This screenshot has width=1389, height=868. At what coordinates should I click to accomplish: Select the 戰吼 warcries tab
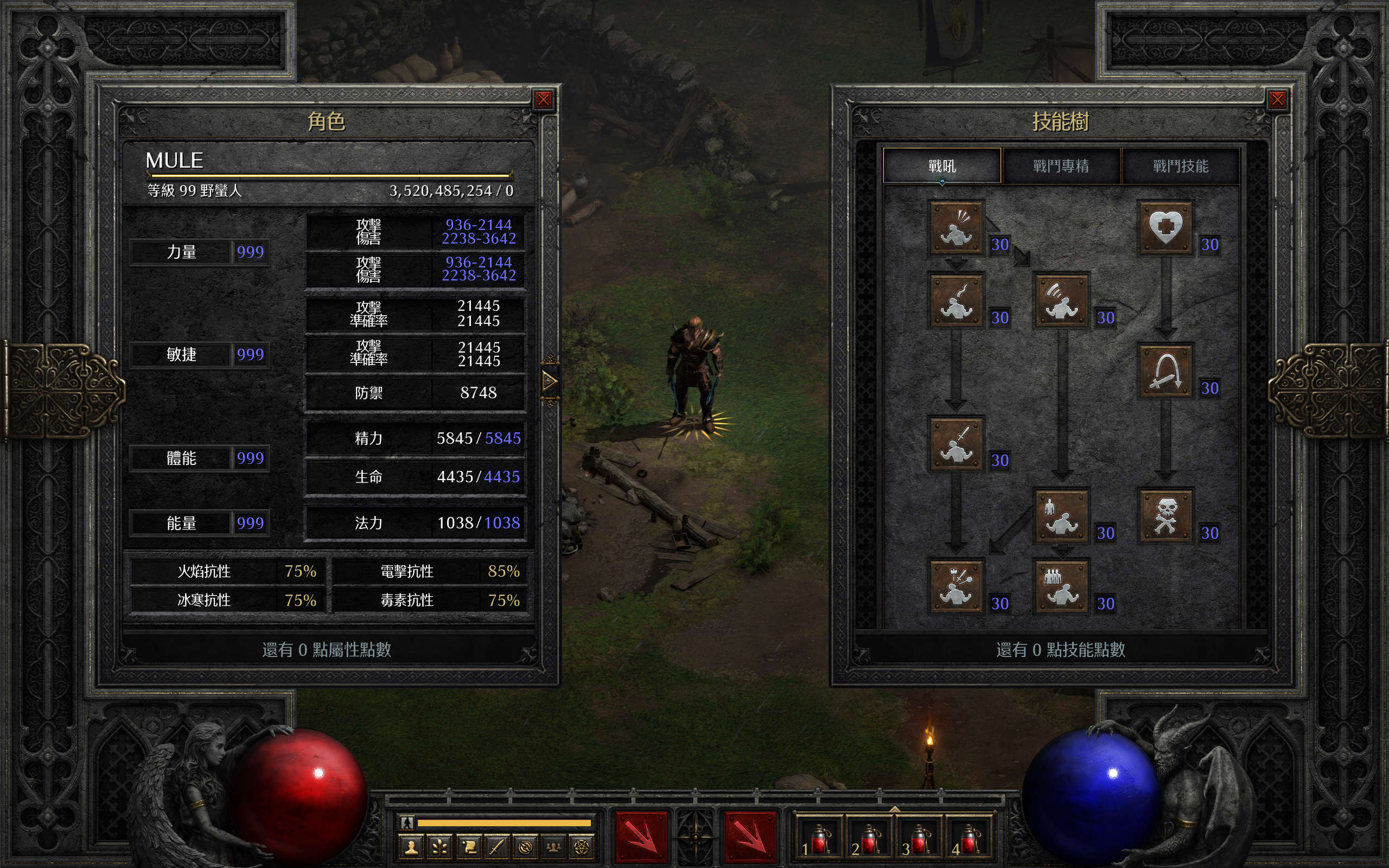pyautogui.click(x=942, y=166)
